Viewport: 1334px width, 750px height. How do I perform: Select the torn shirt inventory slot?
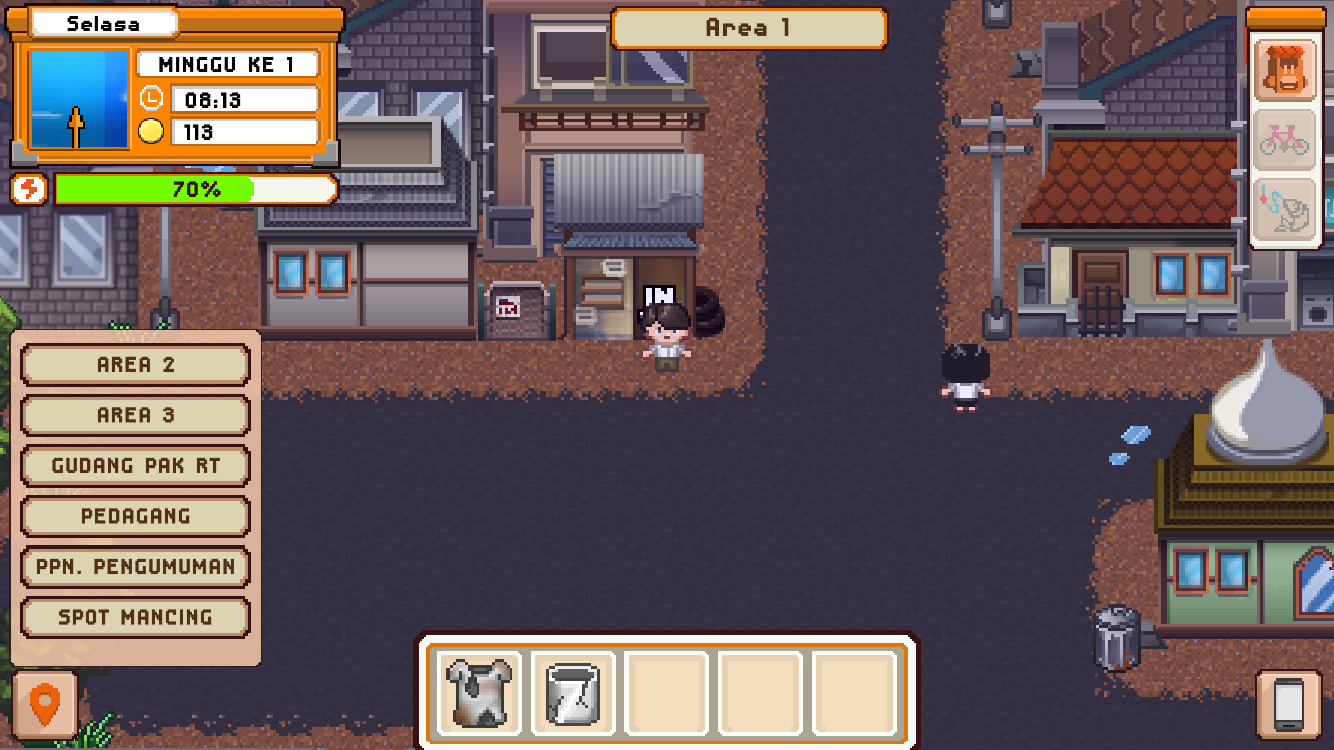coord(477,693)
